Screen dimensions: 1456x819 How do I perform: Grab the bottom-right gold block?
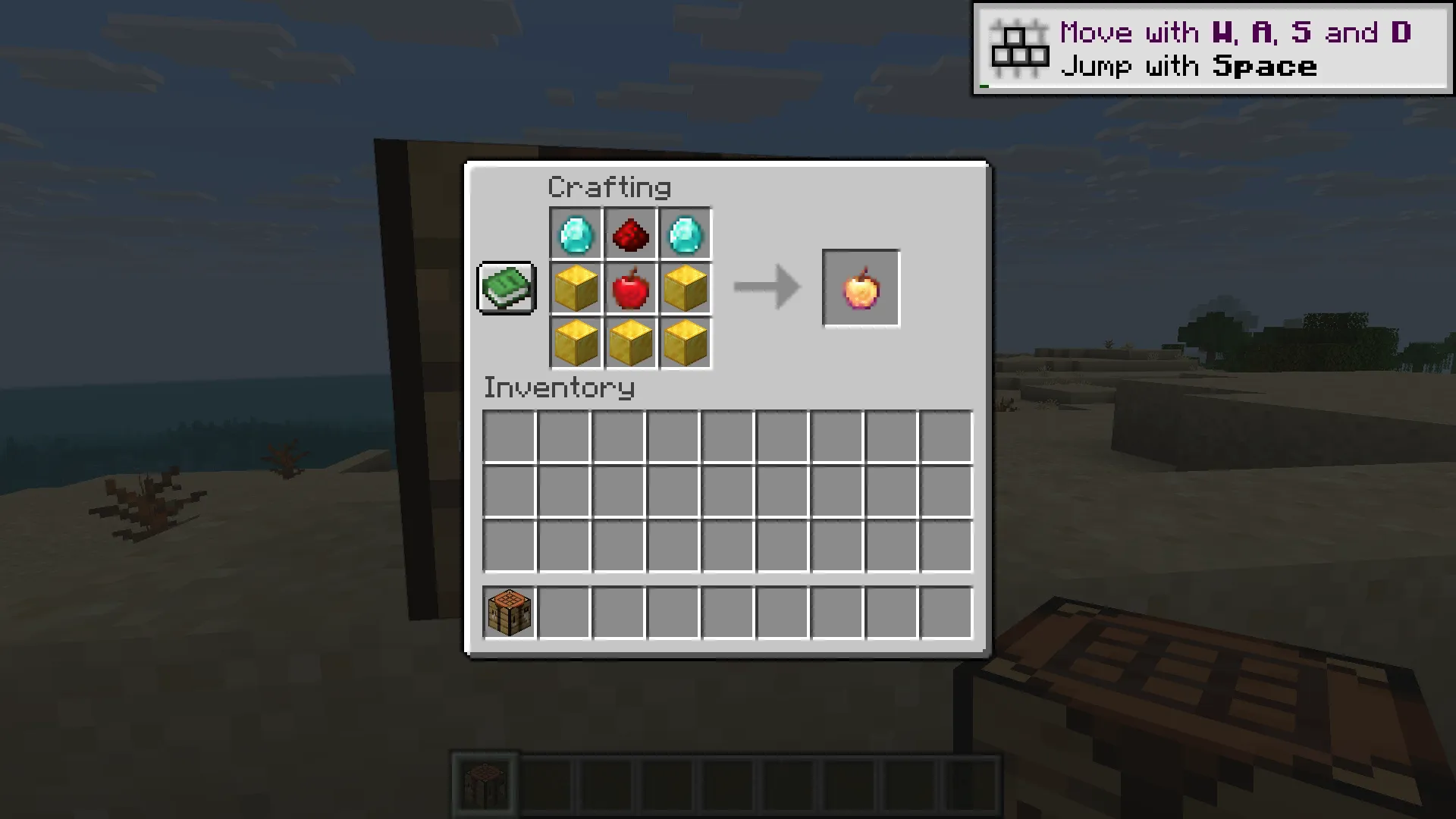click(x=685, y=341)
